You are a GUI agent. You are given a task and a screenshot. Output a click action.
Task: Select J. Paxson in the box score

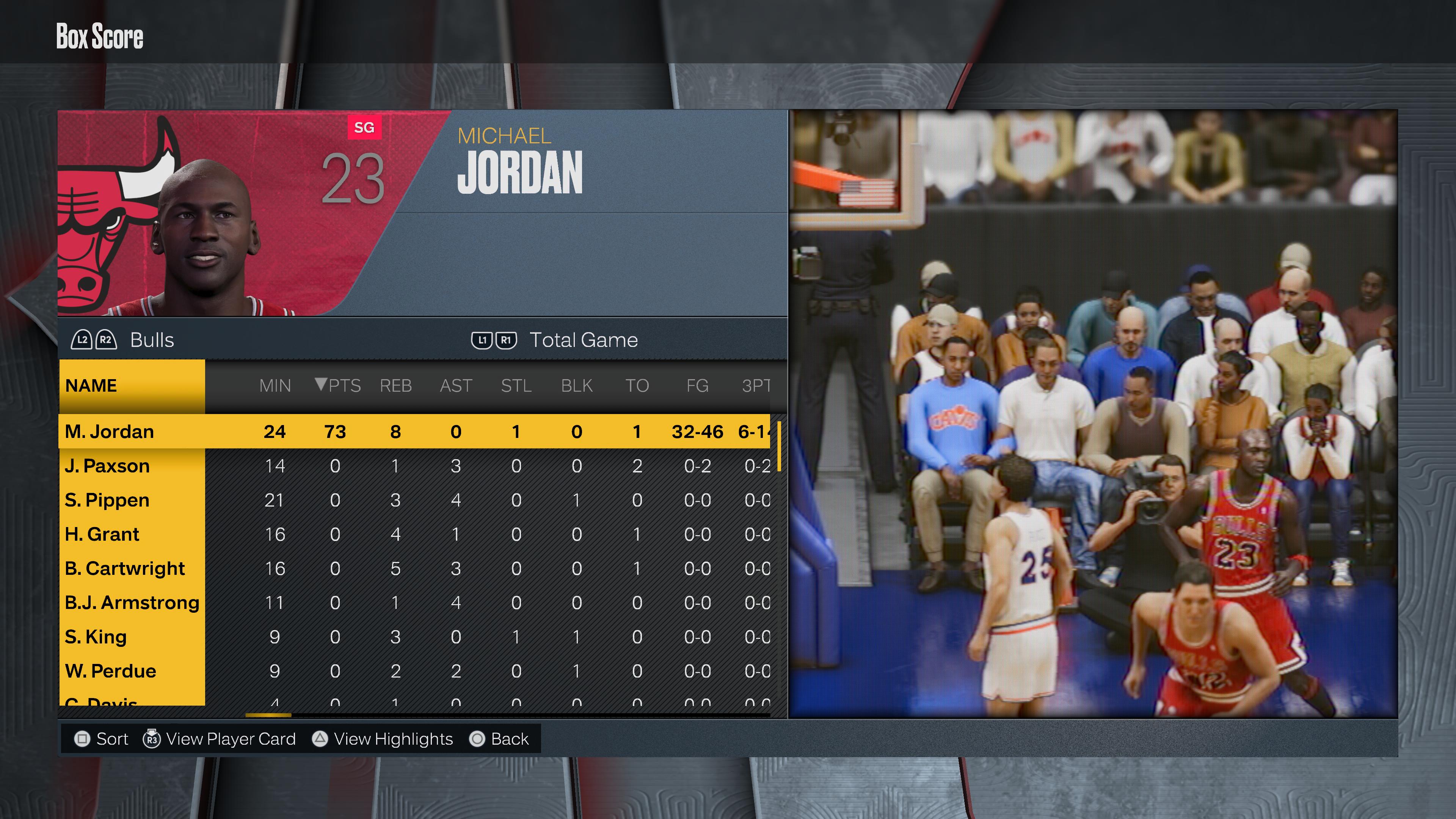point(107,466)
